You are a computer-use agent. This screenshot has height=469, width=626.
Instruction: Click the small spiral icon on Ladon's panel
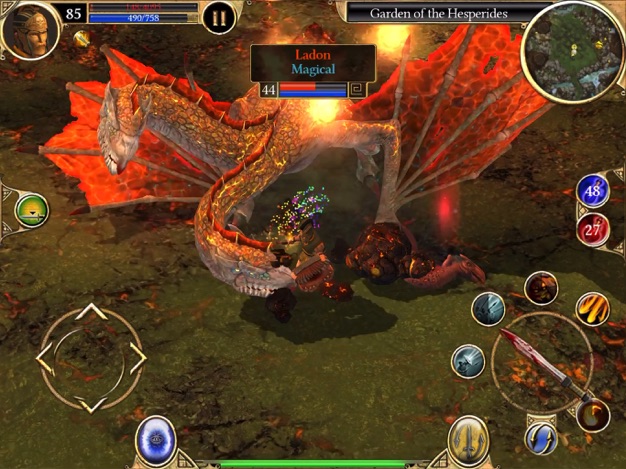point(357,90)
